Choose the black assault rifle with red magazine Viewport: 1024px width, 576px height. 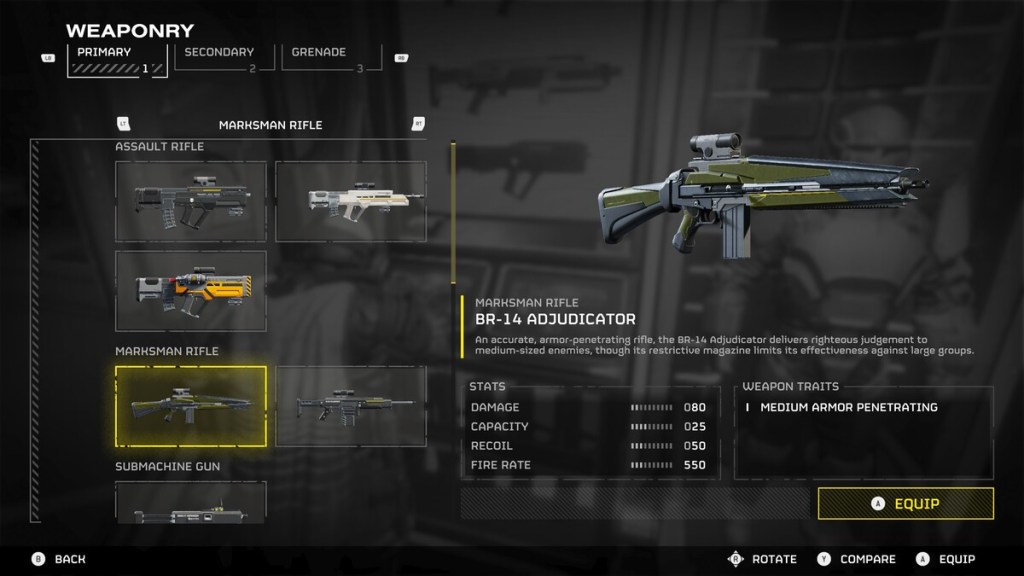[191, 201]
